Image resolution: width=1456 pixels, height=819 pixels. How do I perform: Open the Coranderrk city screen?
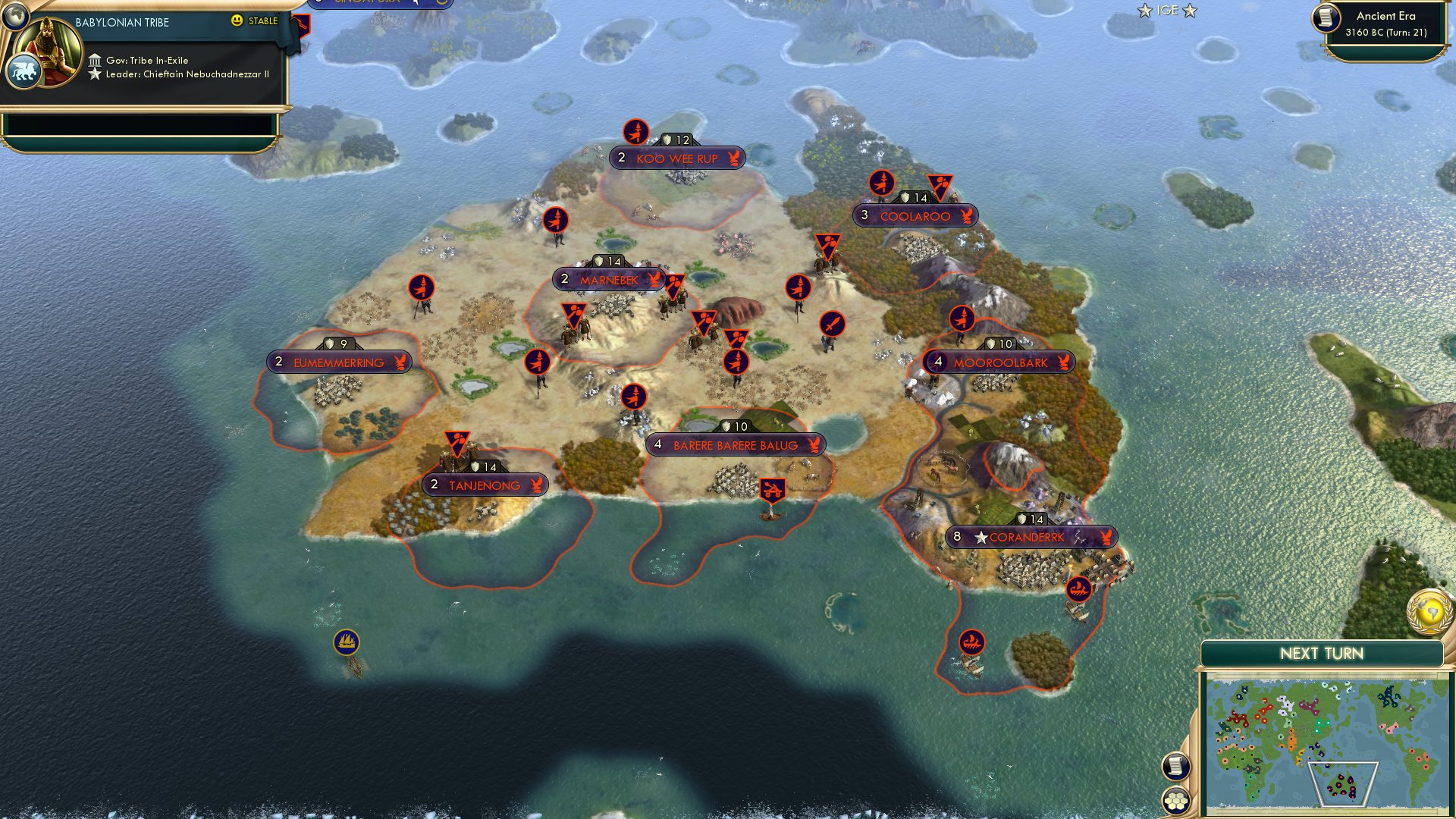click(x=1031, y=536)
